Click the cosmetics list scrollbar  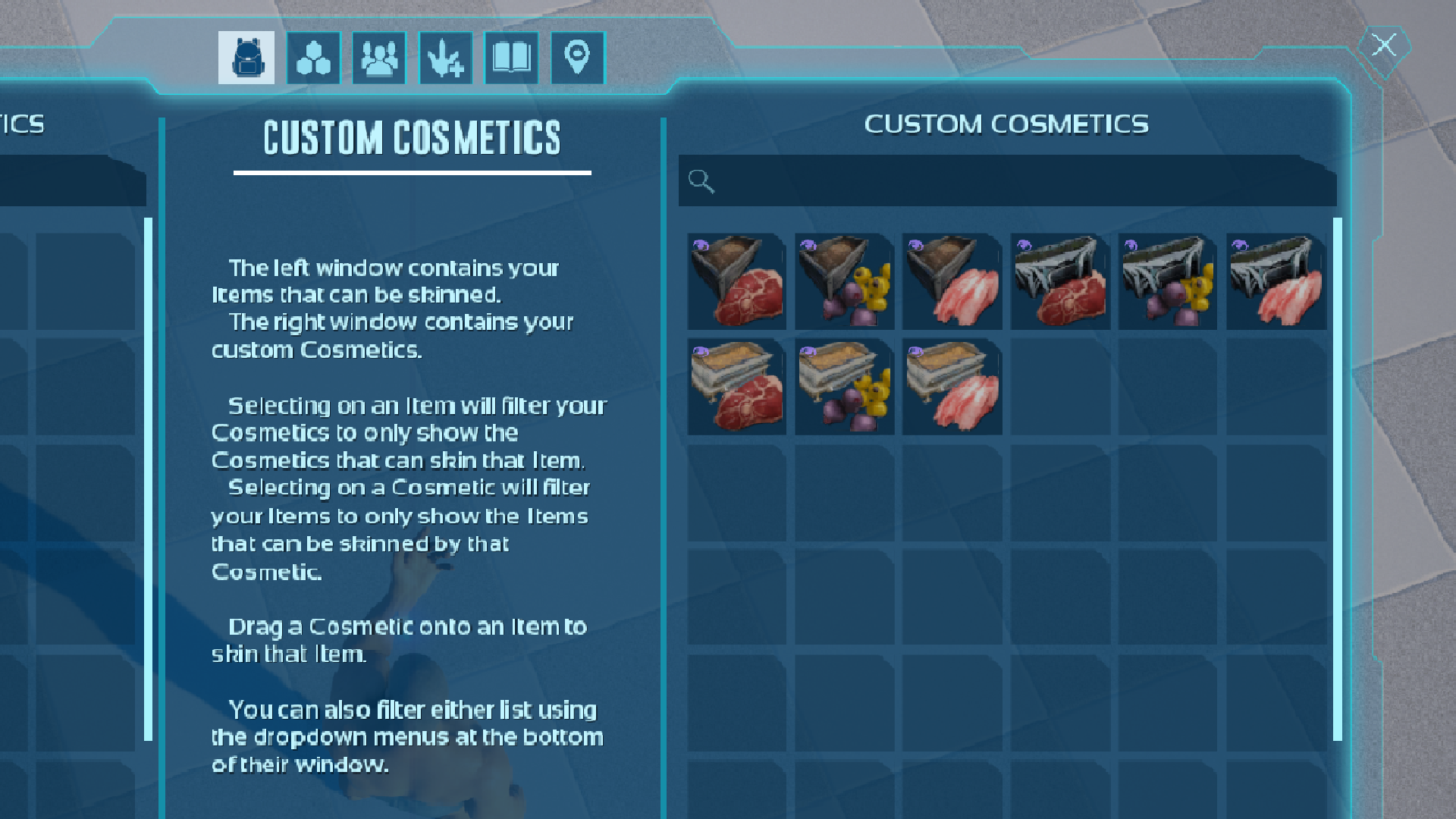[1338, 479]
